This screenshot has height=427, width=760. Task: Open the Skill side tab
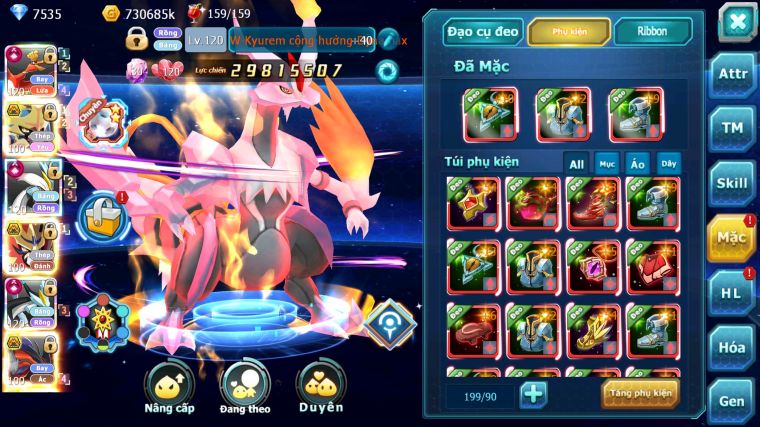point(732,183)
